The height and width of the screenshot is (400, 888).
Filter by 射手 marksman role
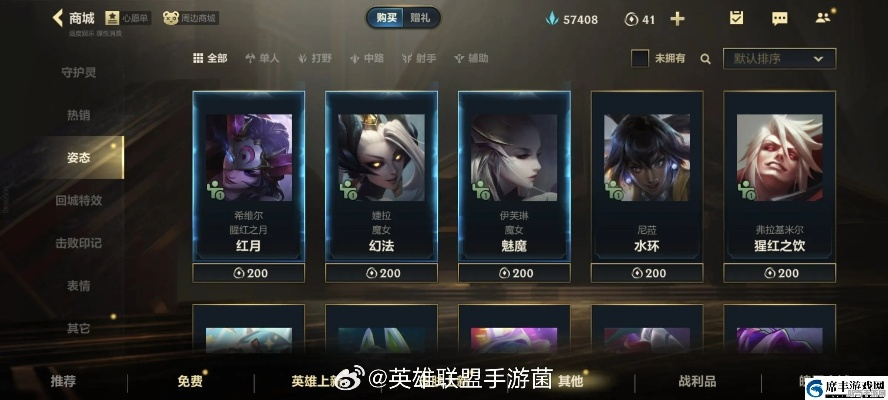click(x=419, y=59)
